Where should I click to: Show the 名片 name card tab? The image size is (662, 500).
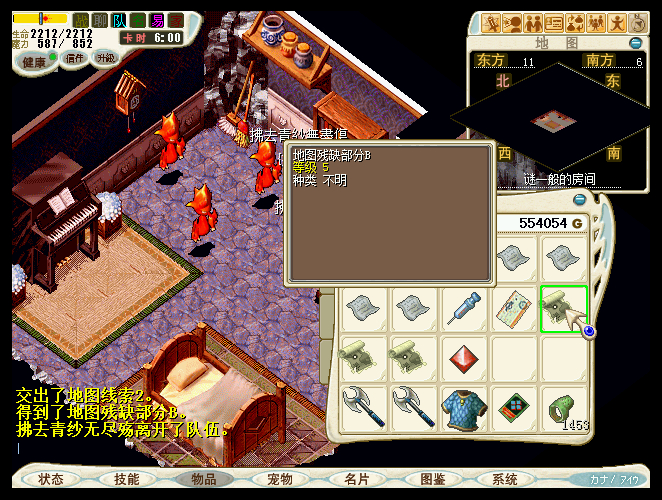[356, 479]
